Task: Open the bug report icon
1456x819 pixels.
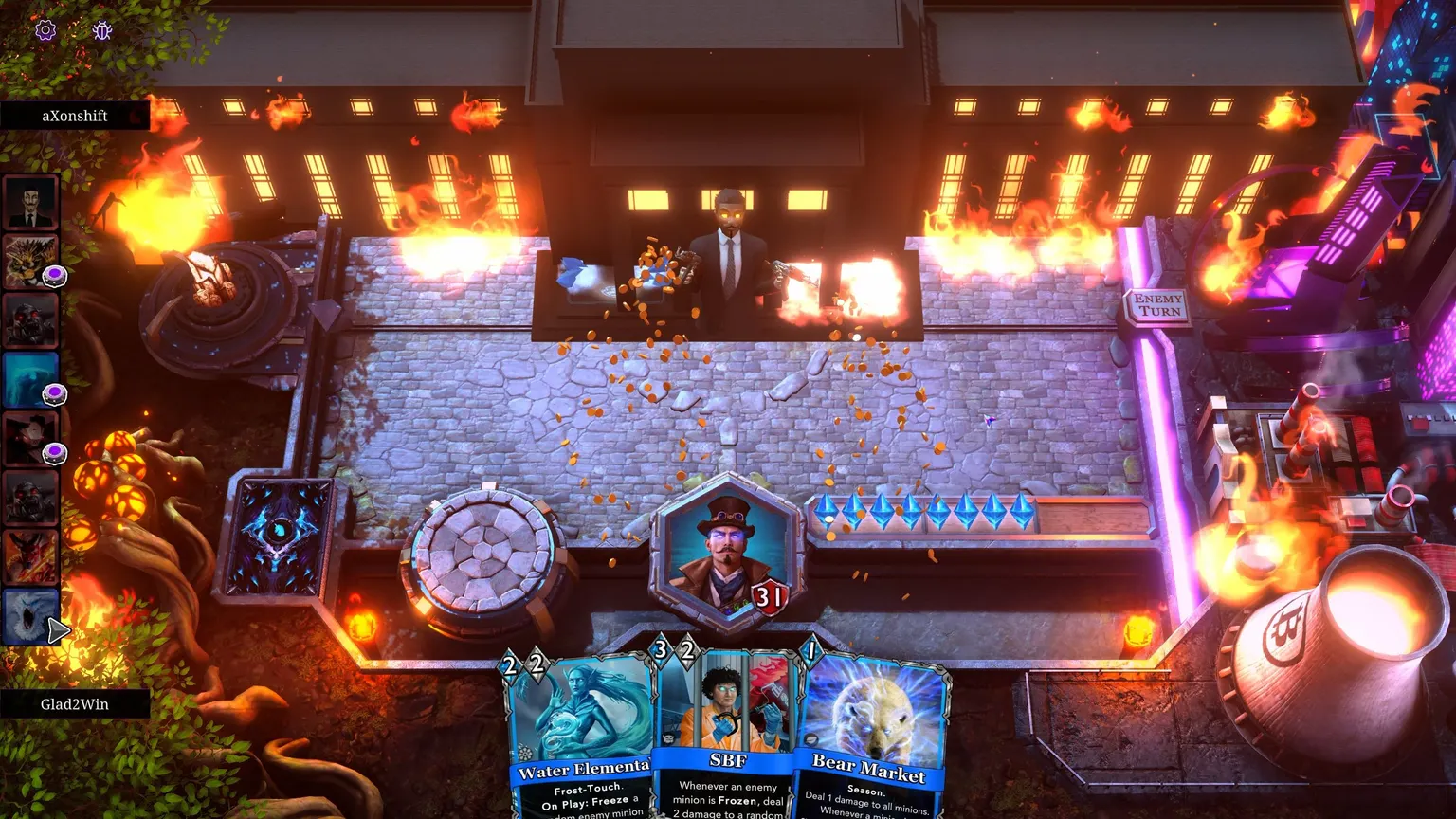Action: [x=102, y=30]
